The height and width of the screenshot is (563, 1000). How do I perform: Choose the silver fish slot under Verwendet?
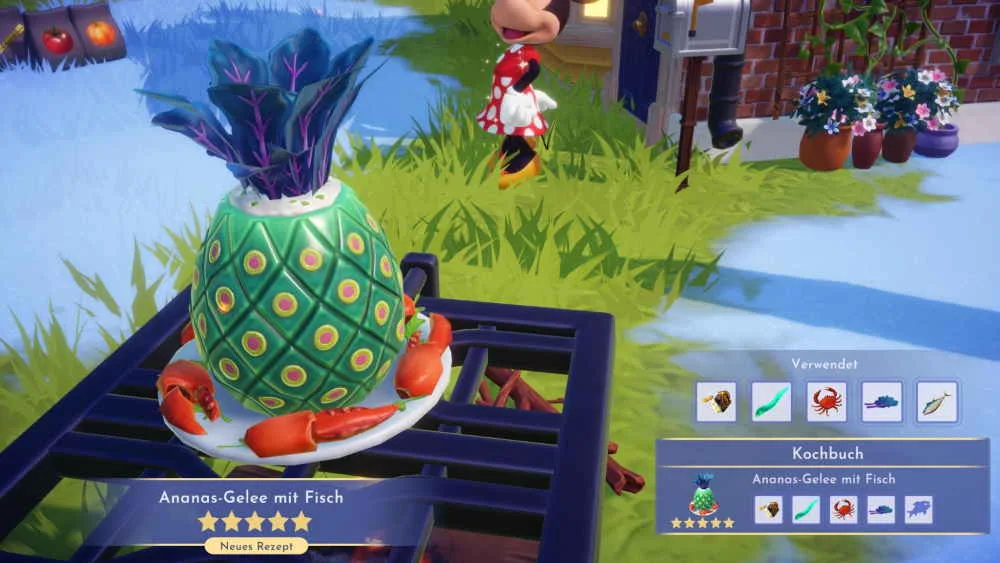point(937,401)
